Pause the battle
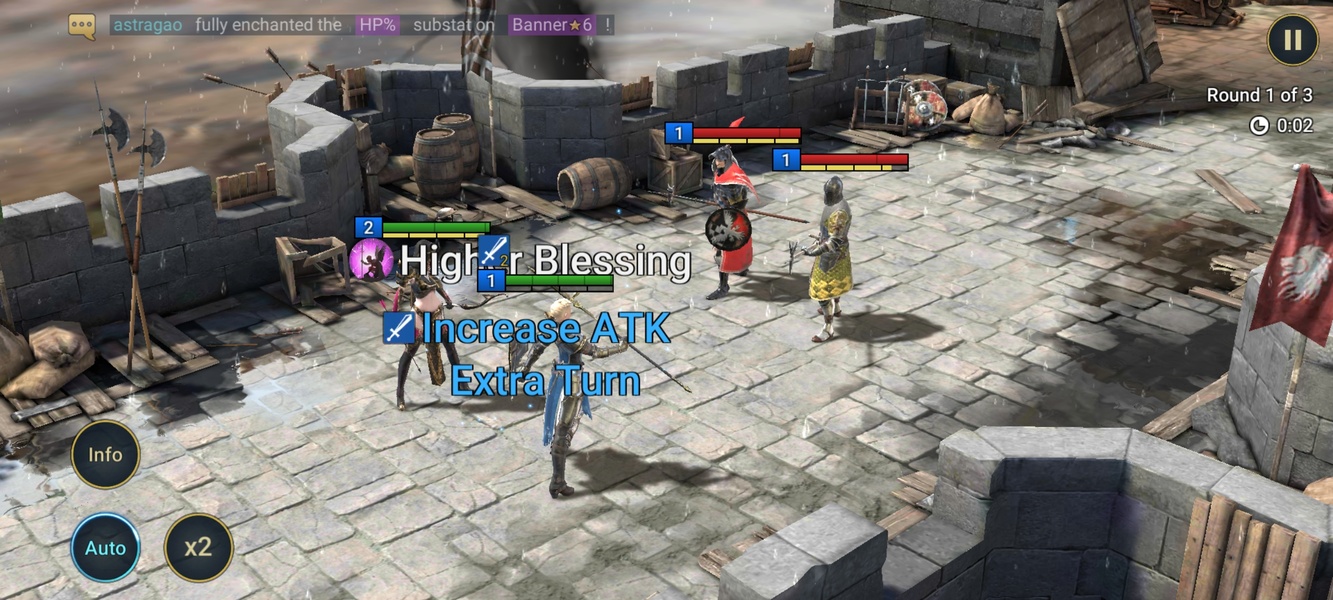The height and width of the screenshot is (600, 1333). [1292, 40]
